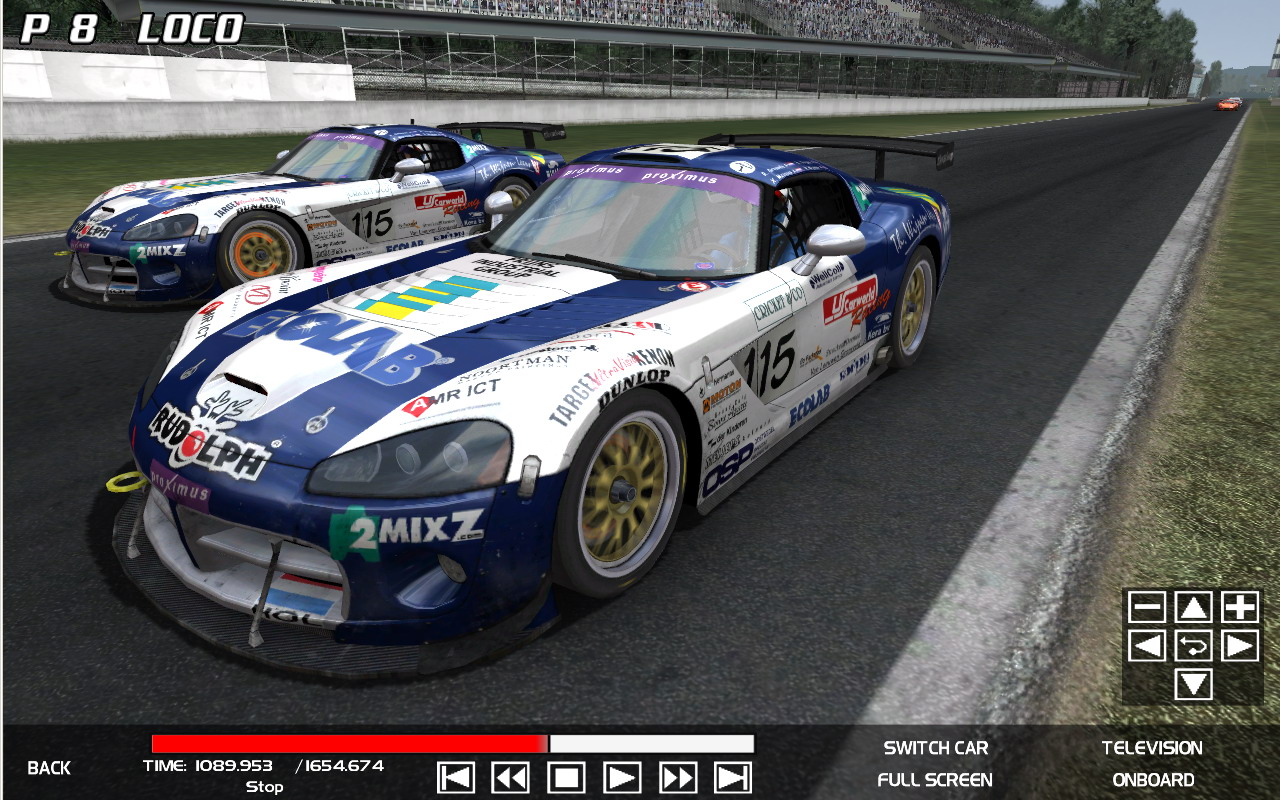This screenshot has width=1280, height=800.
Task: Switch to ONBOARD camera
Action: (1153, 780)
